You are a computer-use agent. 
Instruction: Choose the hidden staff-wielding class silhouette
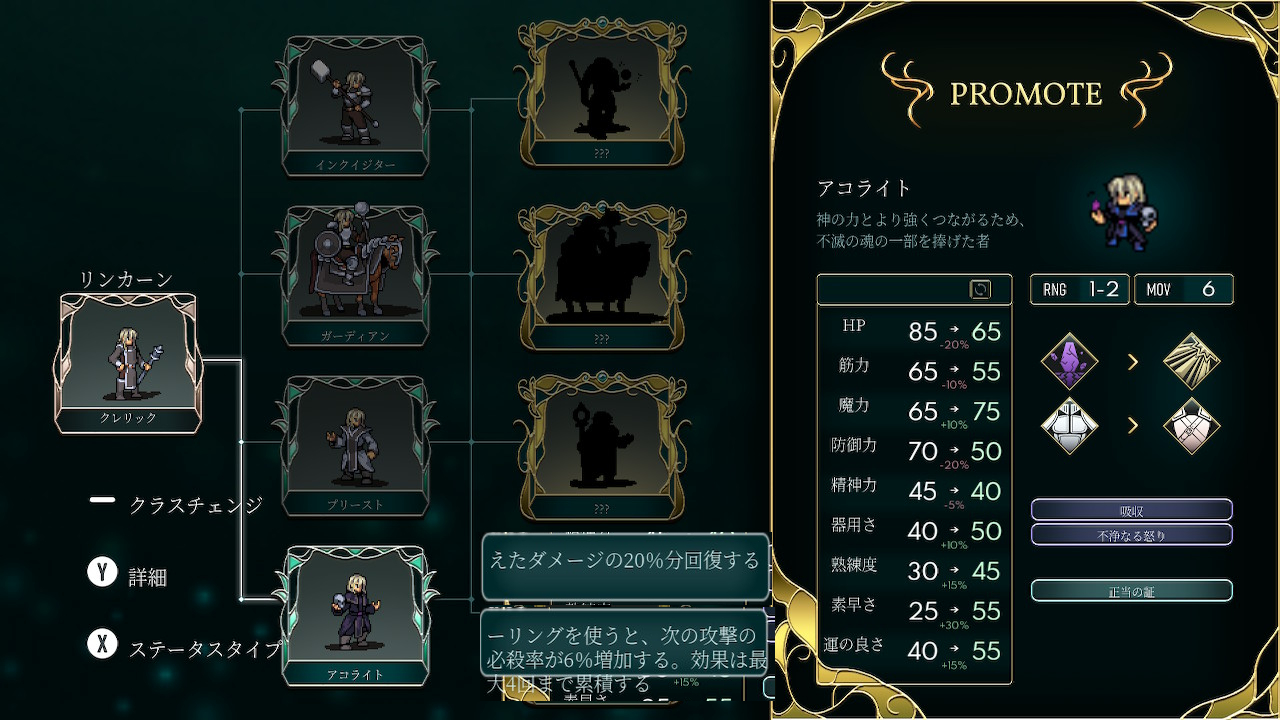601,440
